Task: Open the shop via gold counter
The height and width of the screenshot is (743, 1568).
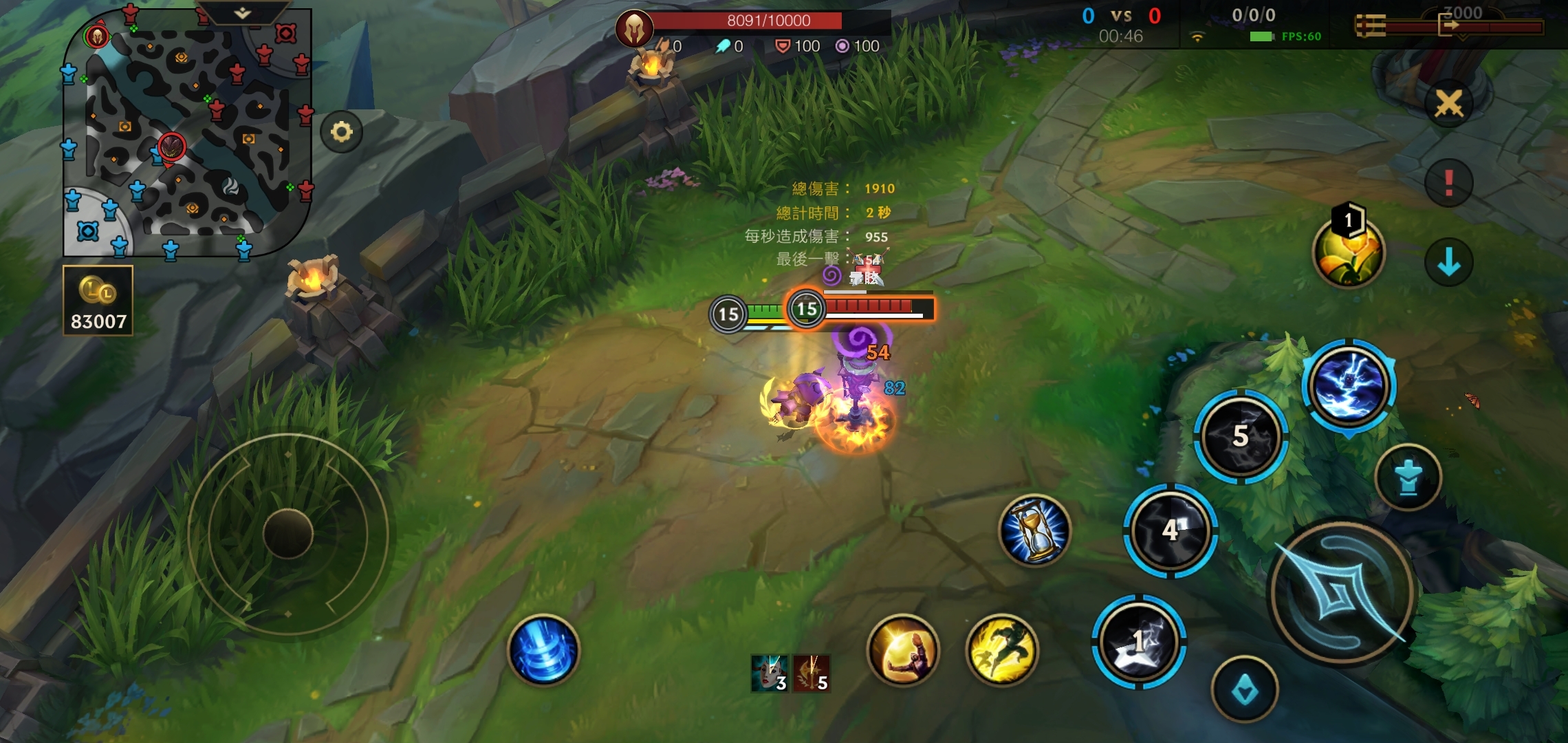Action: click(98, 301)
